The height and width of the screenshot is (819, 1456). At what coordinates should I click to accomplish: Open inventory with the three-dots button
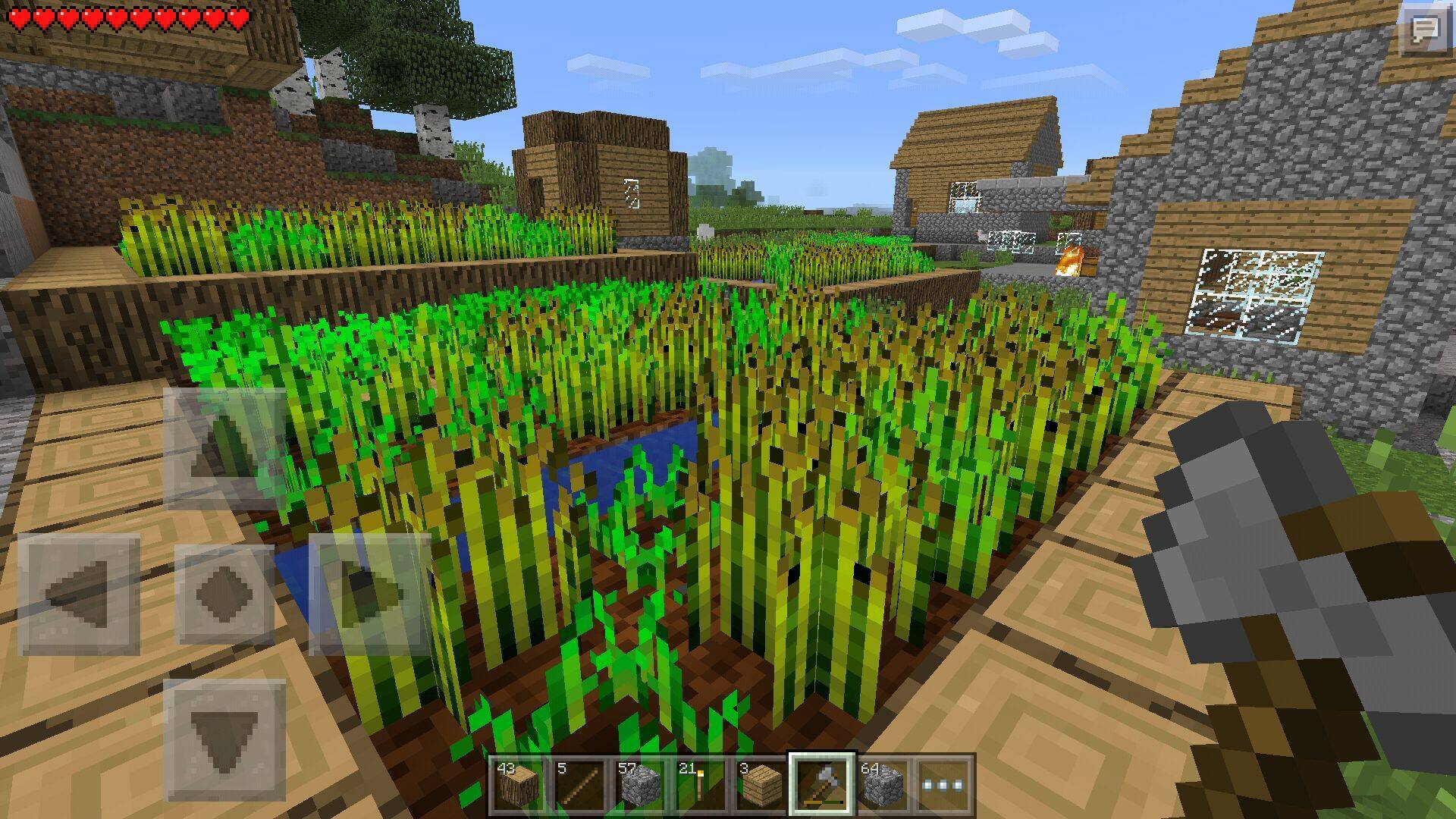coord(945,784)
